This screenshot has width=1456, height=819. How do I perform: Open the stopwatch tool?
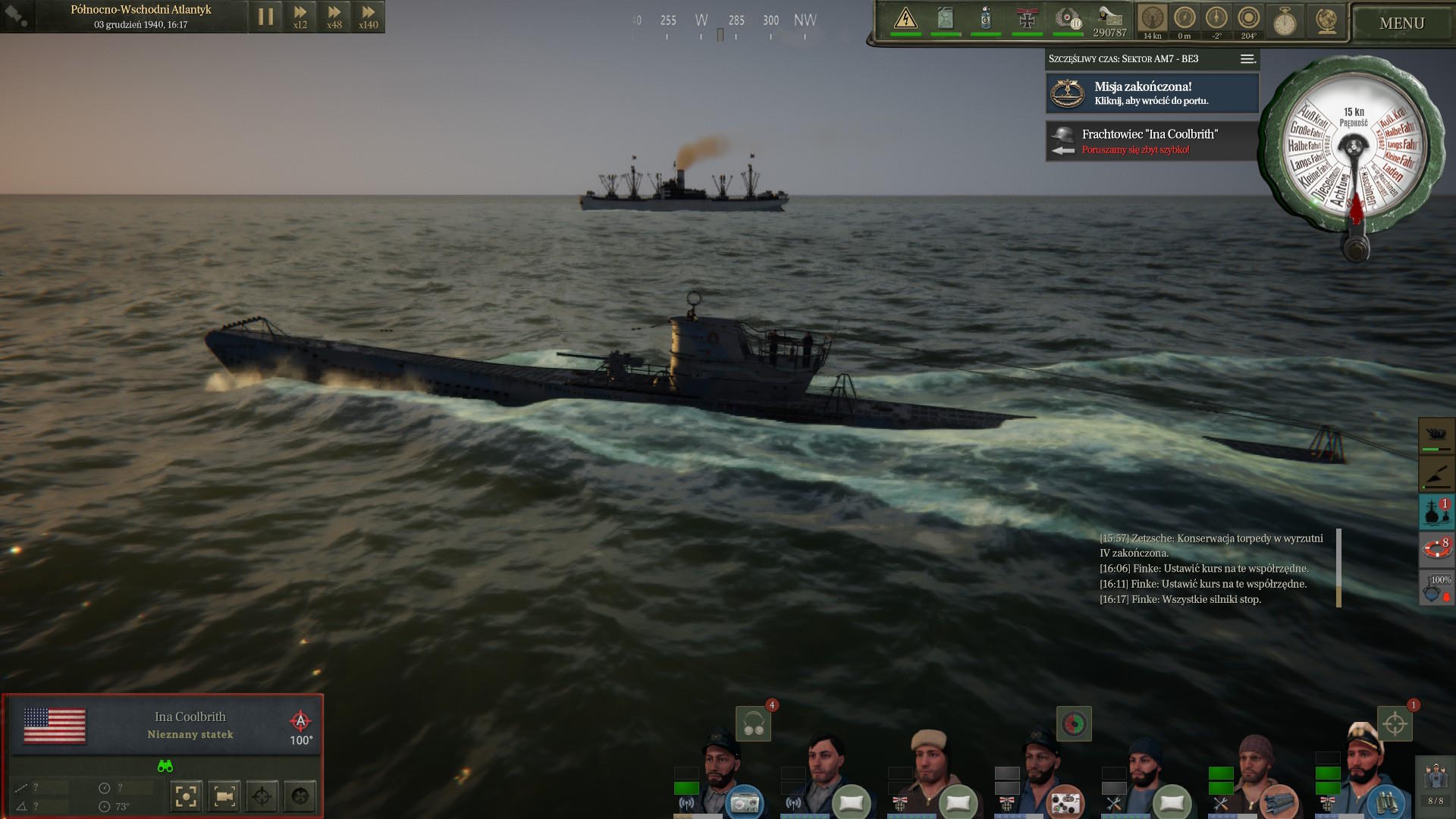pos(1285,21)
